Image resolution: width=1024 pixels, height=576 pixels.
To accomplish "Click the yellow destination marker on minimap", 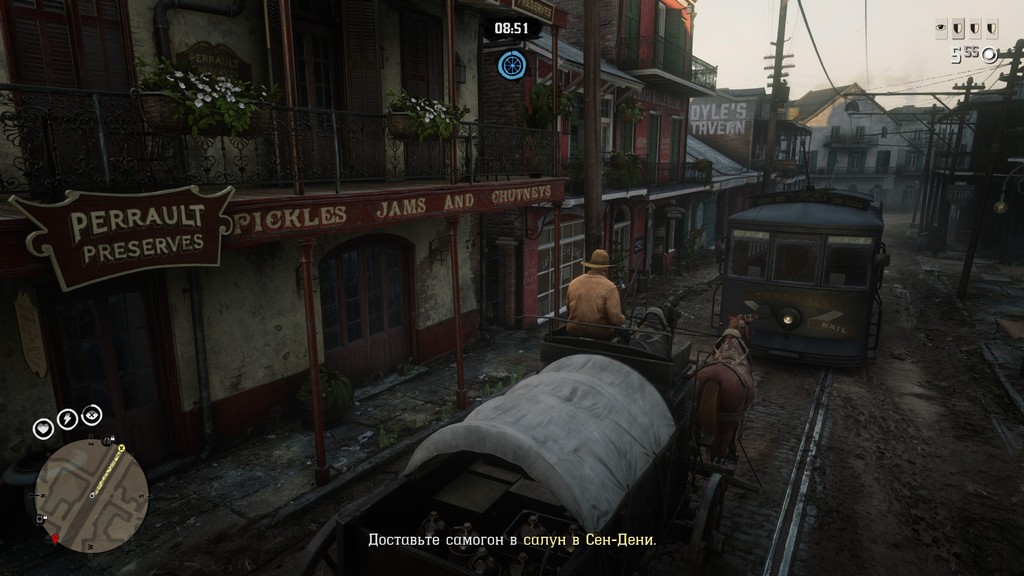I will (122, 450).
